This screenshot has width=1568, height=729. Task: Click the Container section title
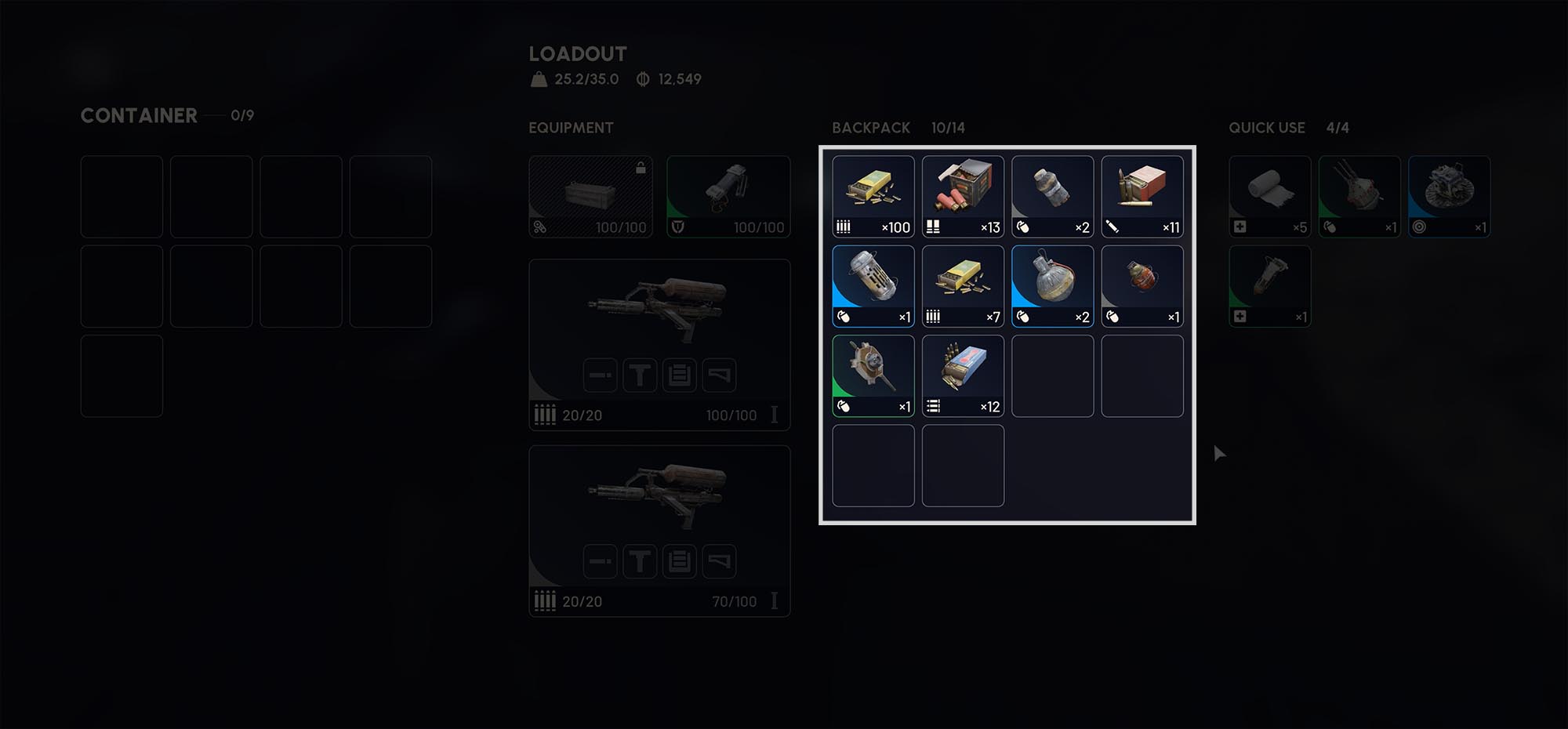pyautogui.click(x=139, y=115)
